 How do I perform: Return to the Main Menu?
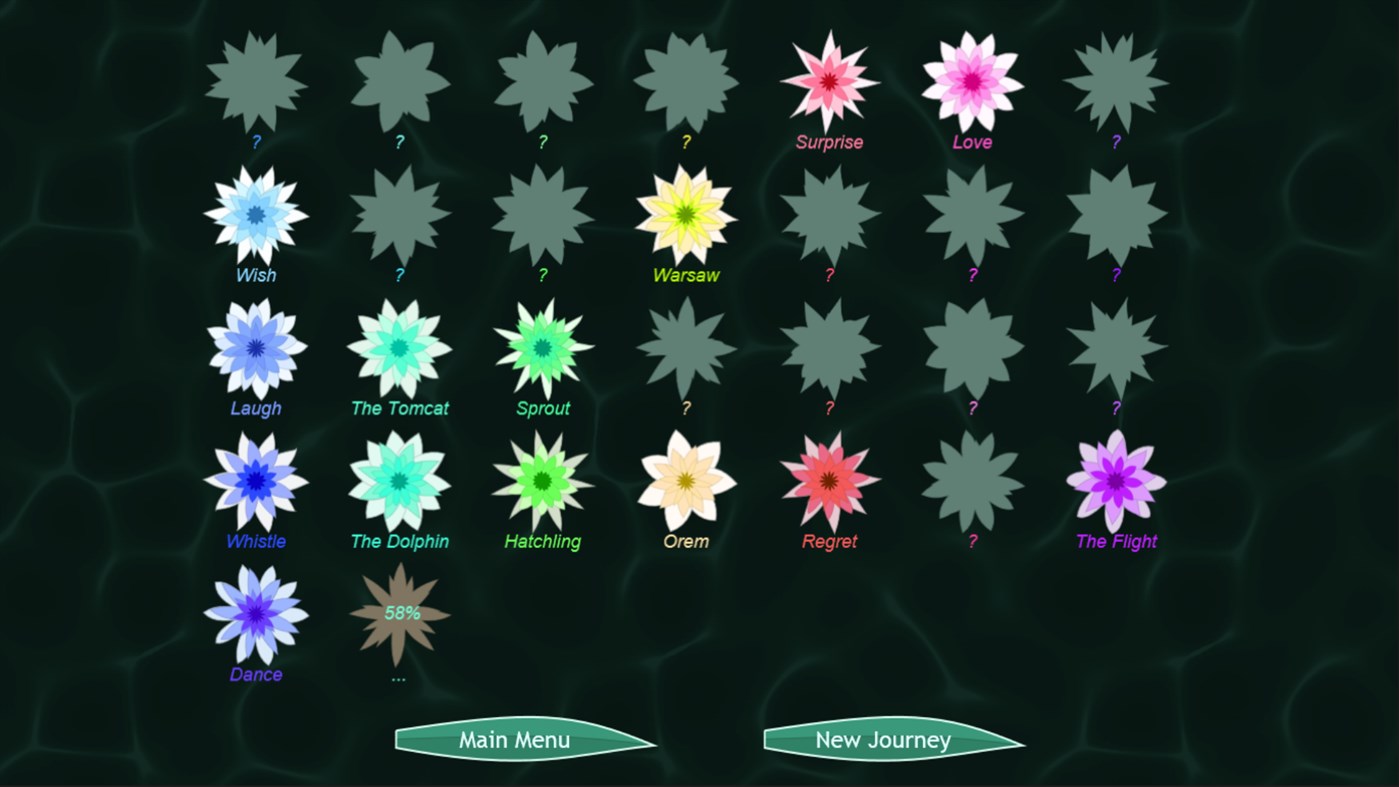tap(512, 740)
